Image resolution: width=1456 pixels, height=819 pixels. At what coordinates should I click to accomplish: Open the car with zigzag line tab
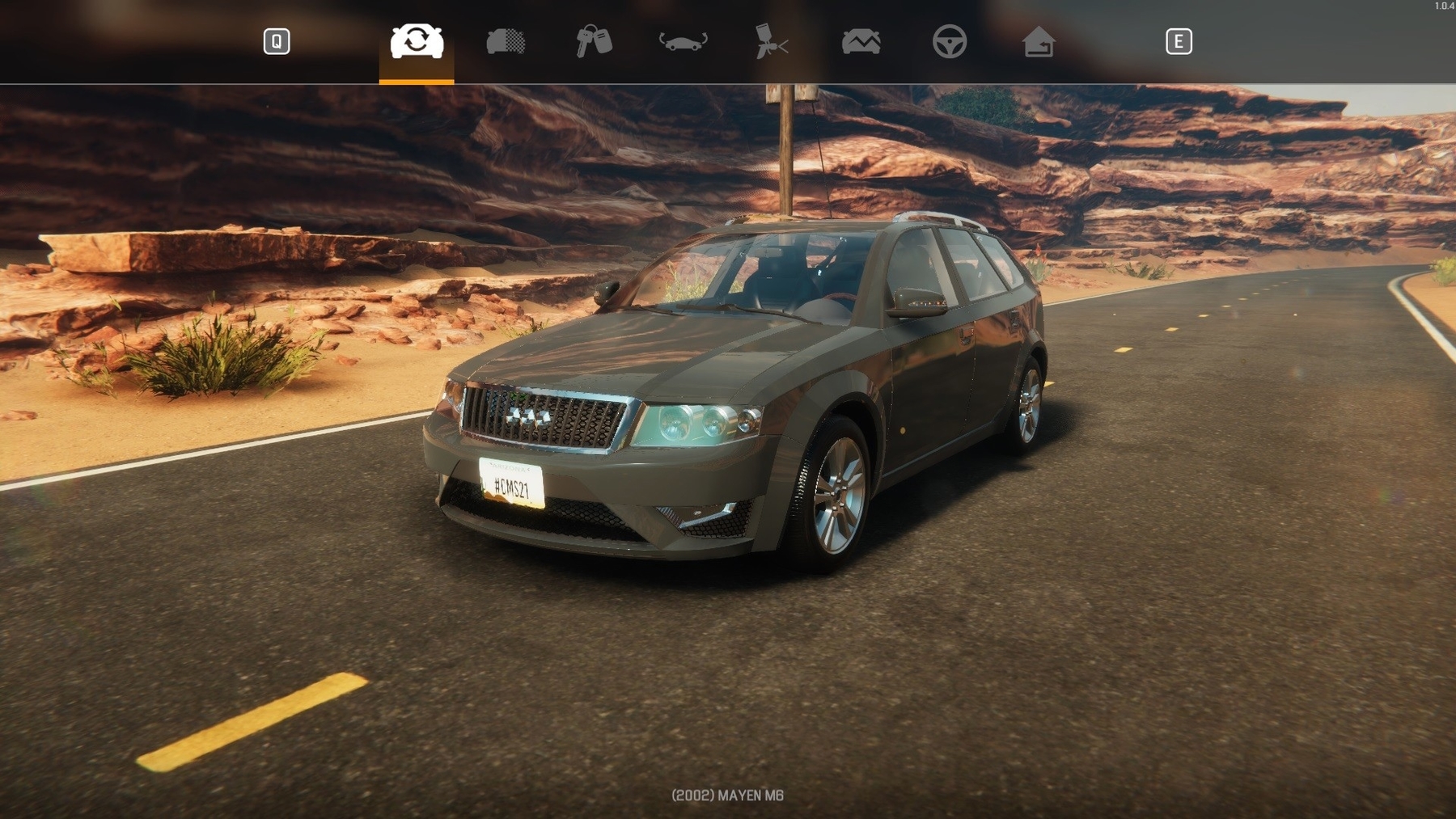point(861,41)
